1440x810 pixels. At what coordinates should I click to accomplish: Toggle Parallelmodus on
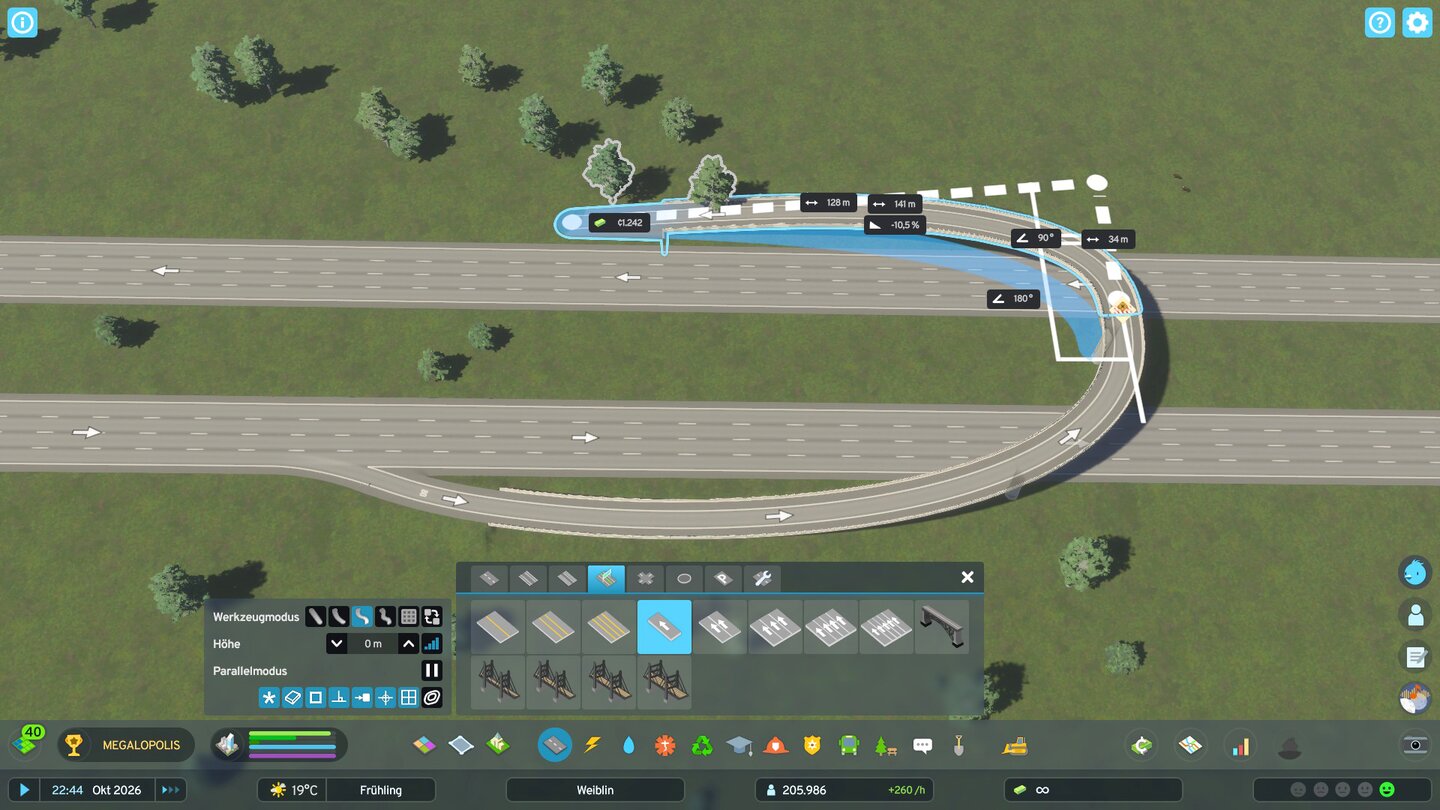click(x=431, y=670)
